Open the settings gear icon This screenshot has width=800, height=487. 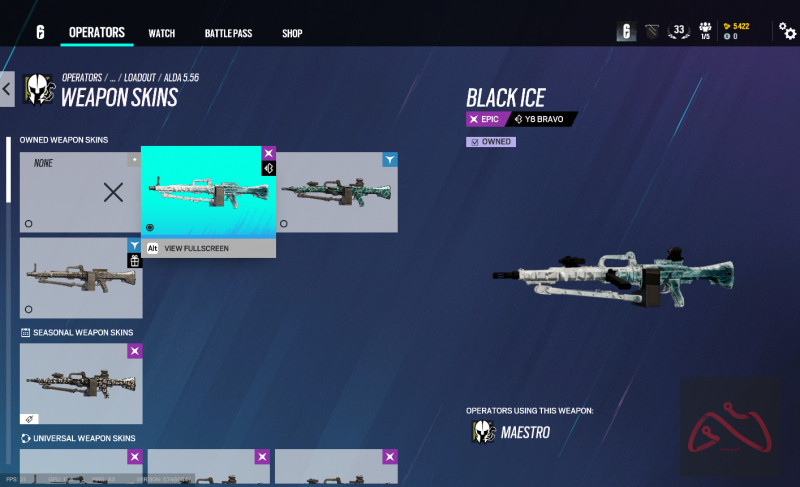(787, 32)
